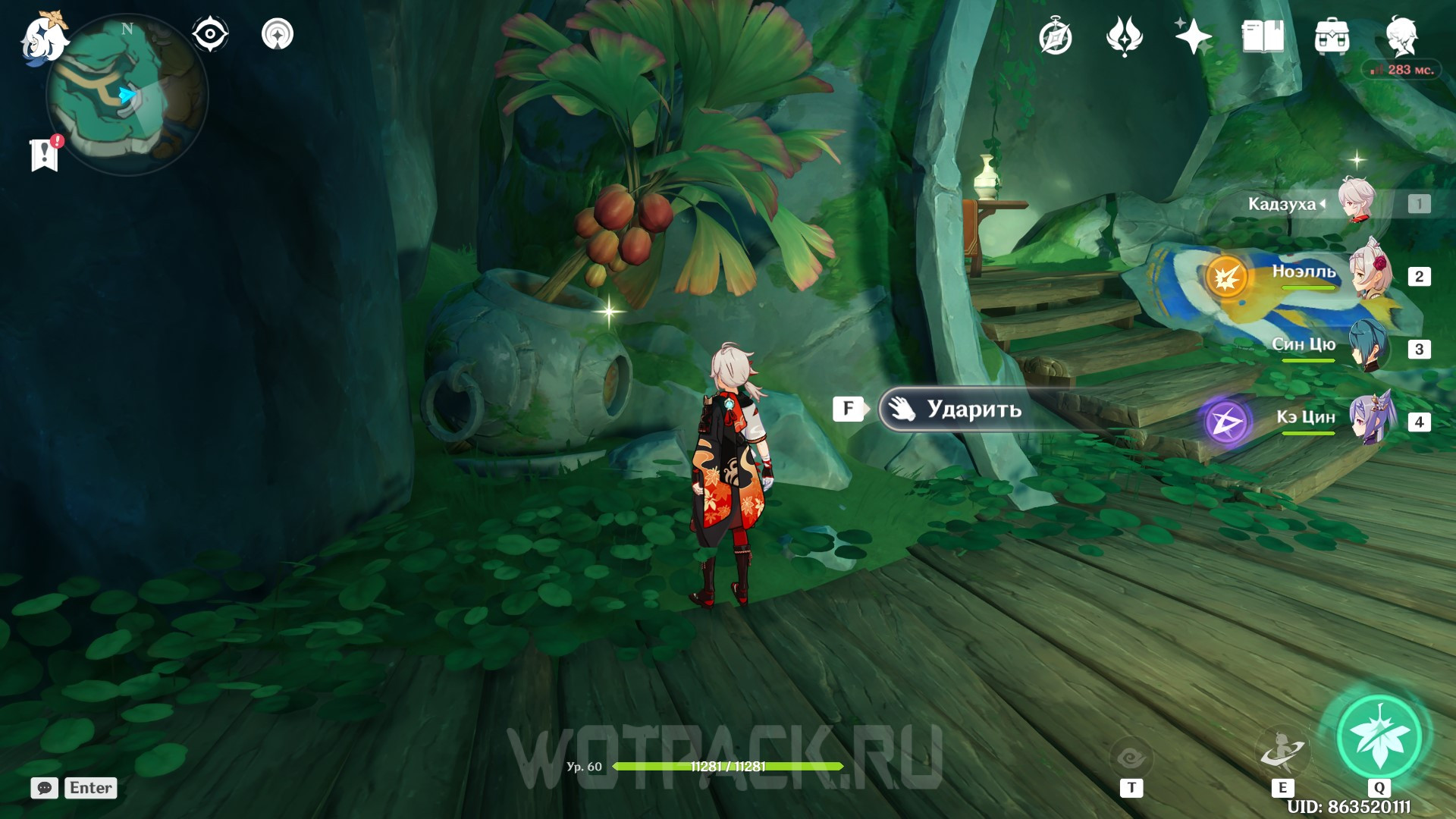Open the adventurer handbook book icon
This screenshot has height=819, width=1456.
(x=1263, y=36)
